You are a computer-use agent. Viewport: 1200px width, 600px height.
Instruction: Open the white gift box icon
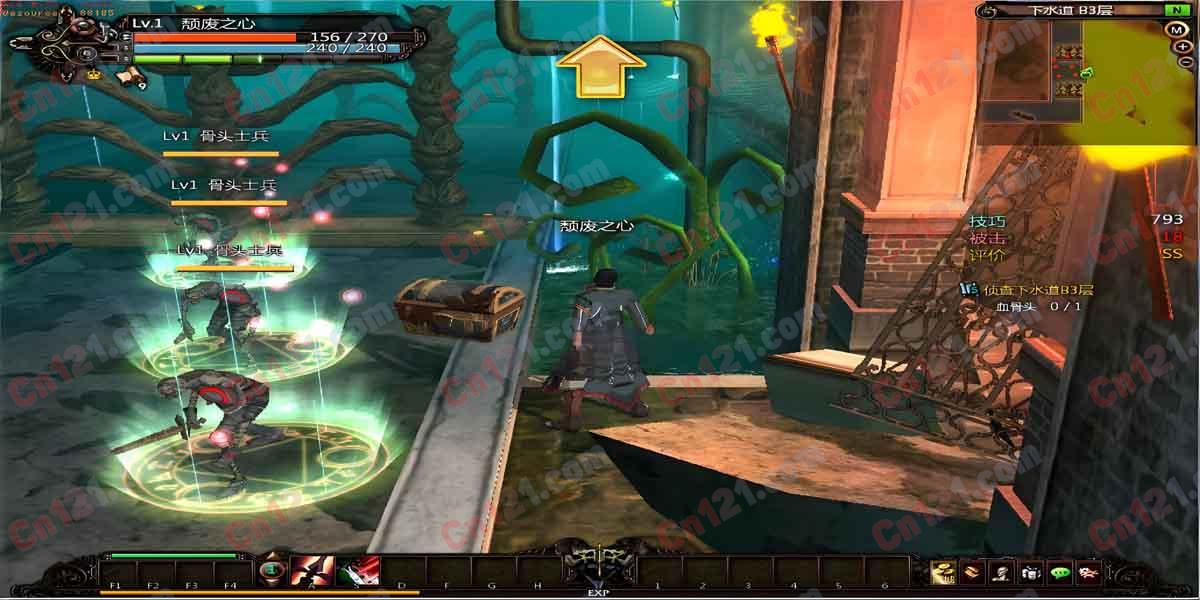(1030, 573)
